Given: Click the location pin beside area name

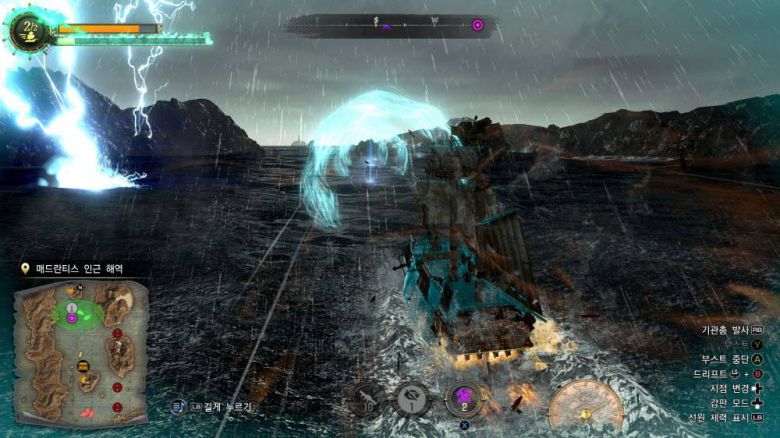Looking at the screenshot, I should click(24, 269).
